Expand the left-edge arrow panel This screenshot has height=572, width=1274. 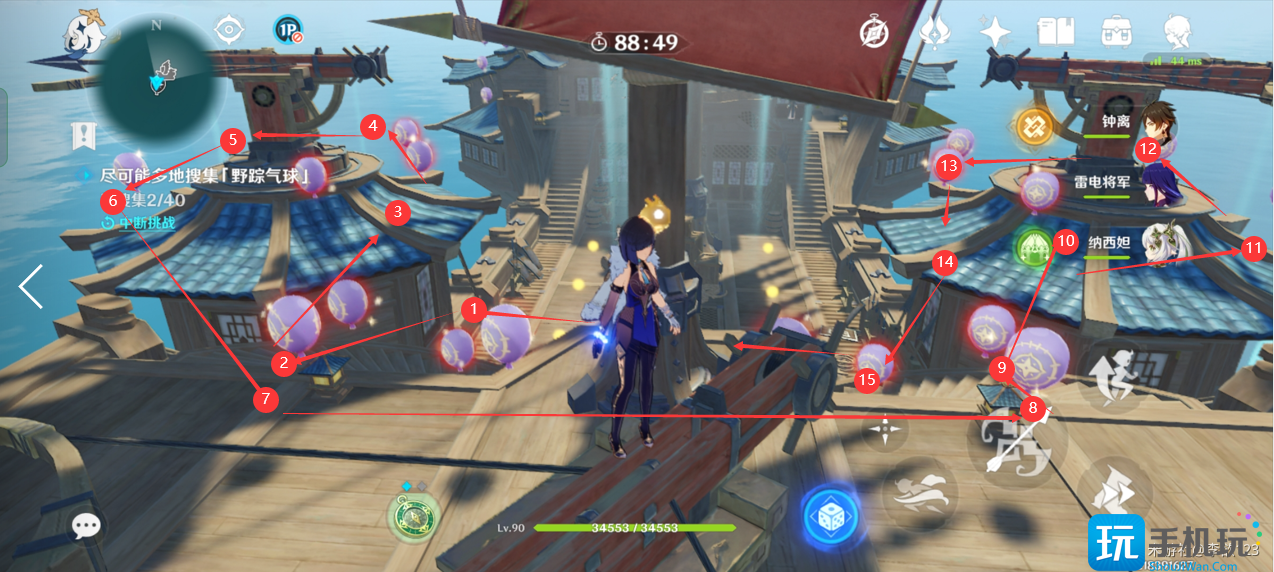(x=30, y=286)
